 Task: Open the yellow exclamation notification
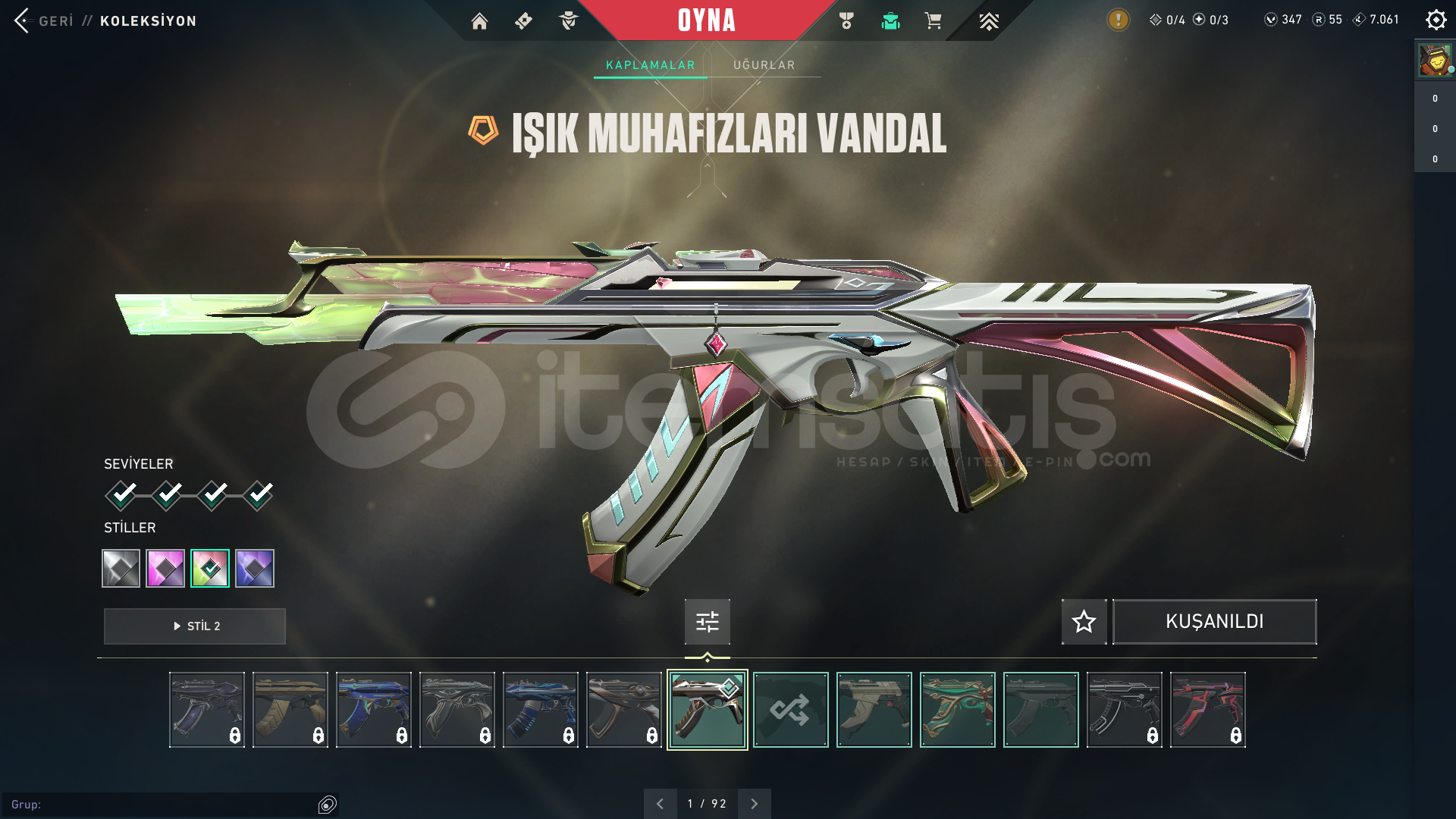point(1118,20)
